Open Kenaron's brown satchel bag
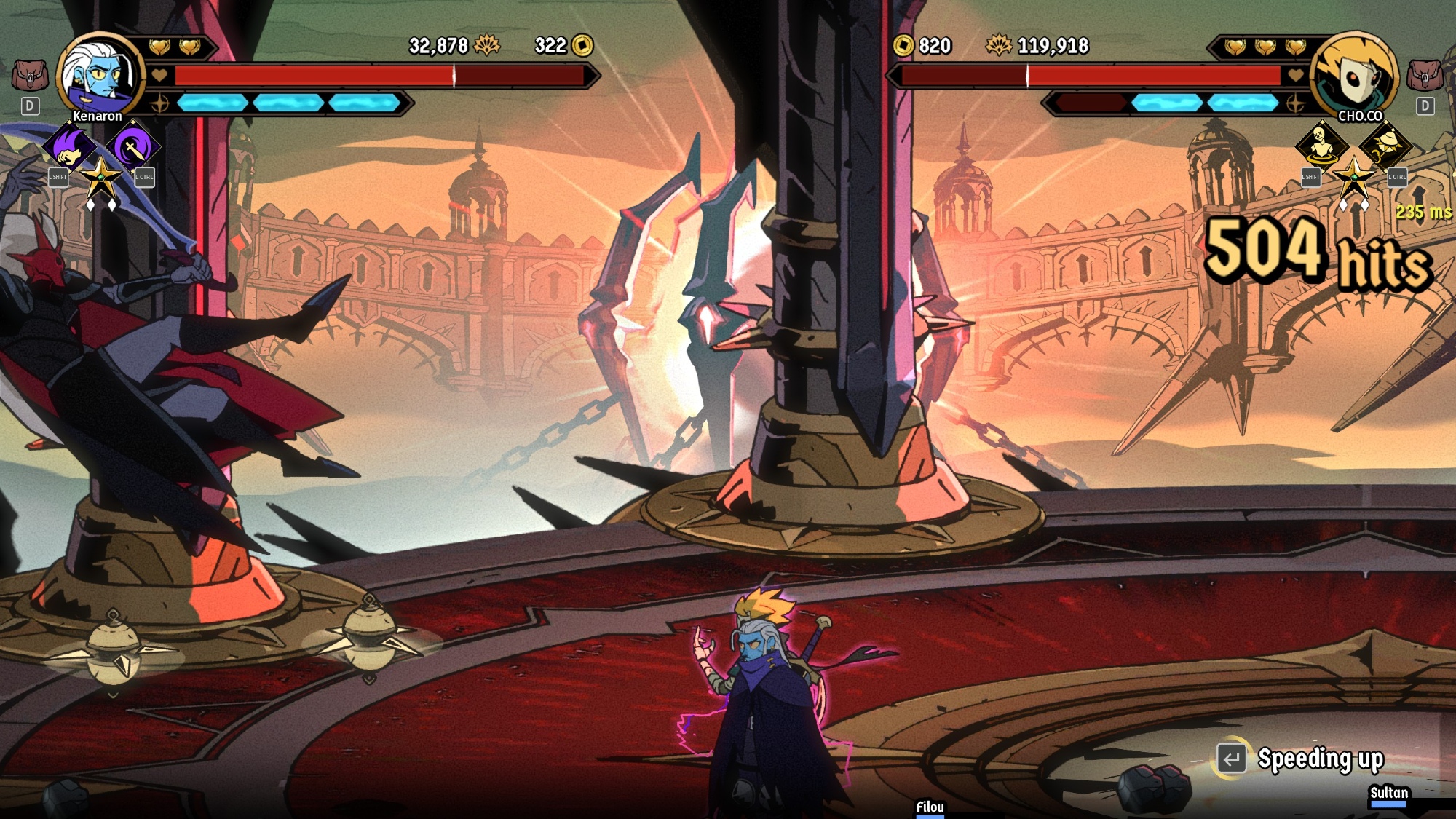The width and height of the screenshot is (1456, 819). [30, 75]
